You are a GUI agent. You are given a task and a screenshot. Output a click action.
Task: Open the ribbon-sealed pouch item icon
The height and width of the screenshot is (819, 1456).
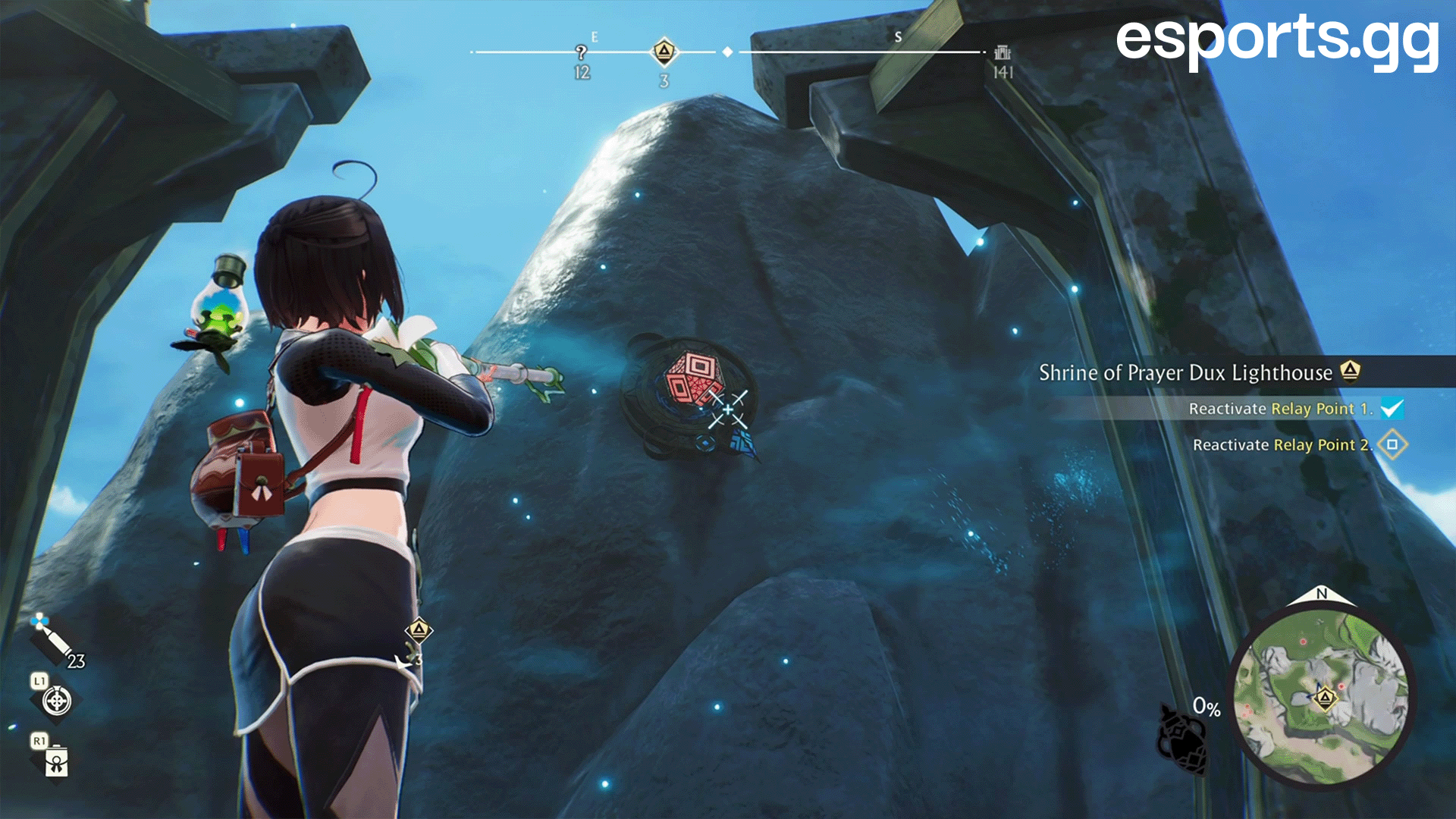coord(57,761)
